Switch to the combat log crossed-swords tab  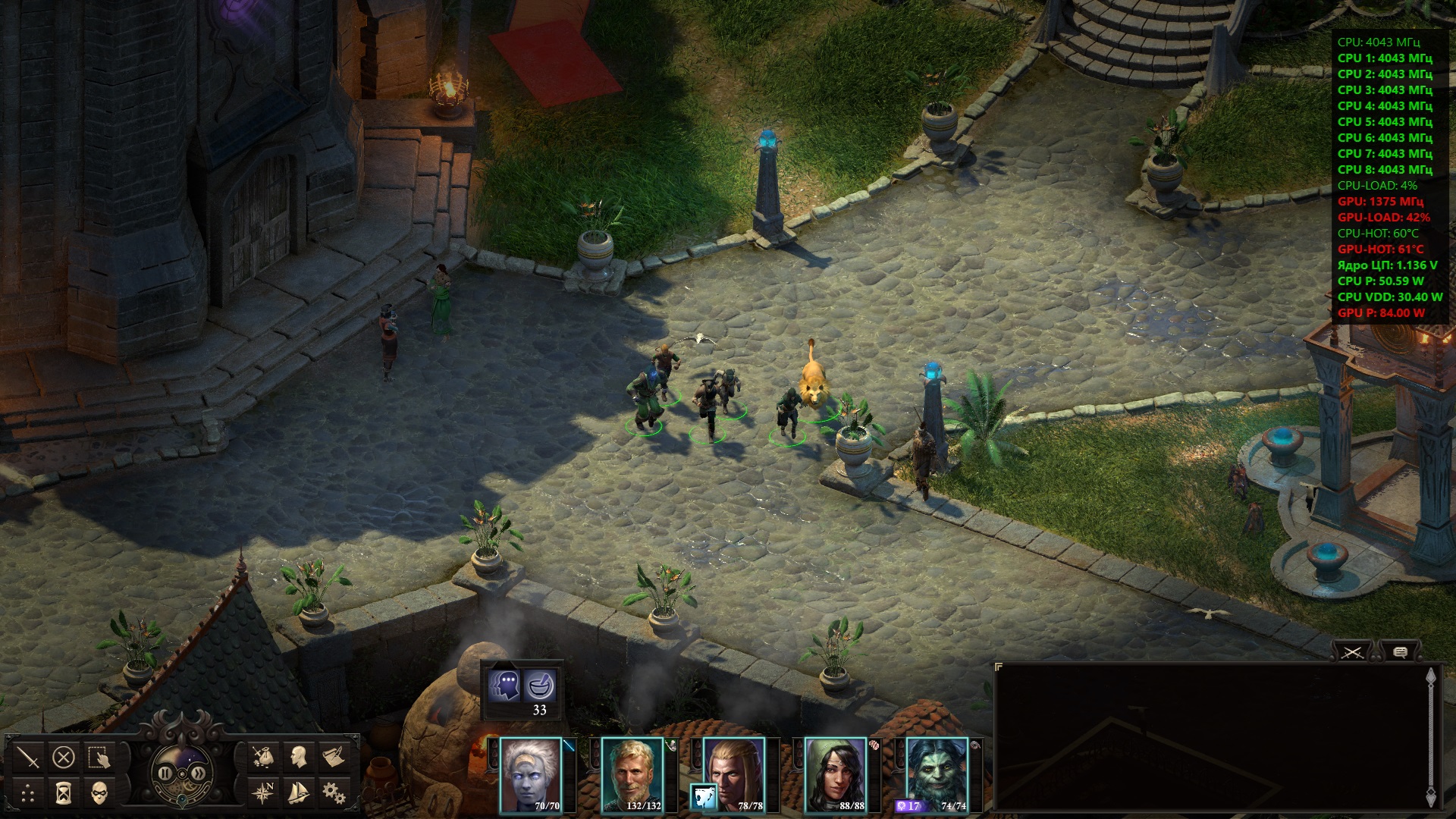(x=1354, y=651)
